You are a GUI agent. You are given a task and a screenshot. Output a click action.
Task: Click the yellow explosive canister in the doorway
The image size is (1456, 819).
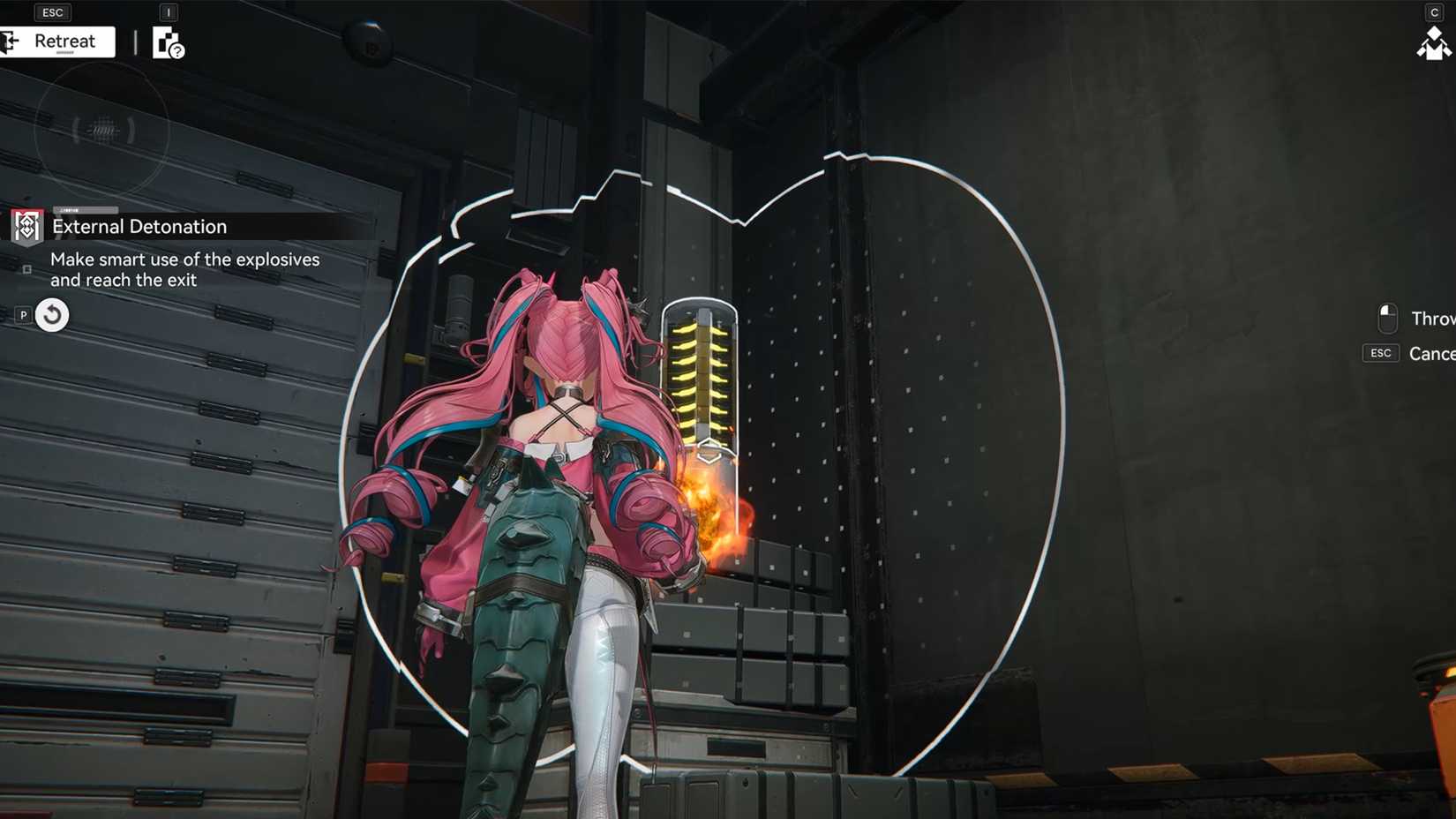pos(702,379)
